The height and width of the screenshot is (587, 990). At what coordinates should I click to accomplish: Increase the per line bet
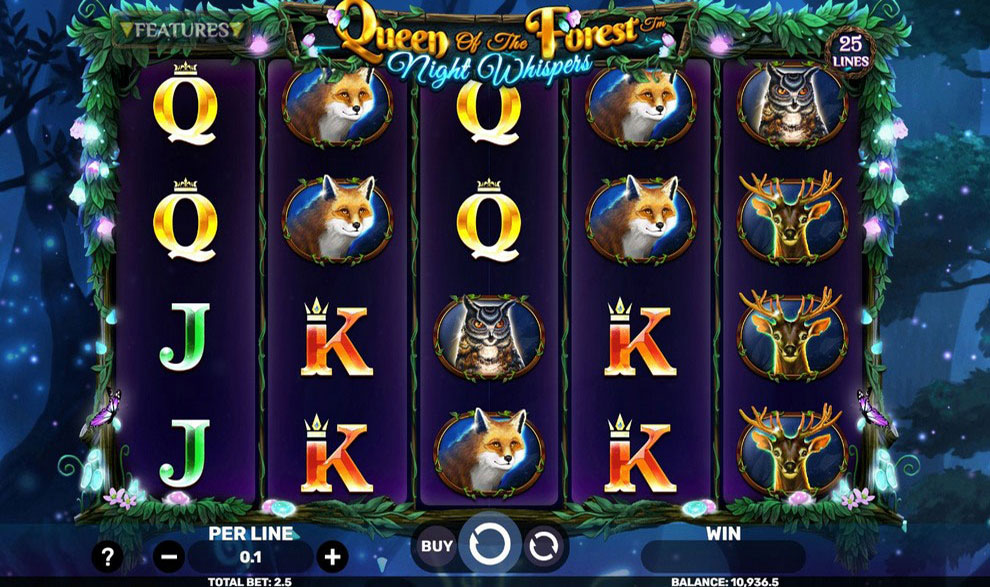pos(332,556)
